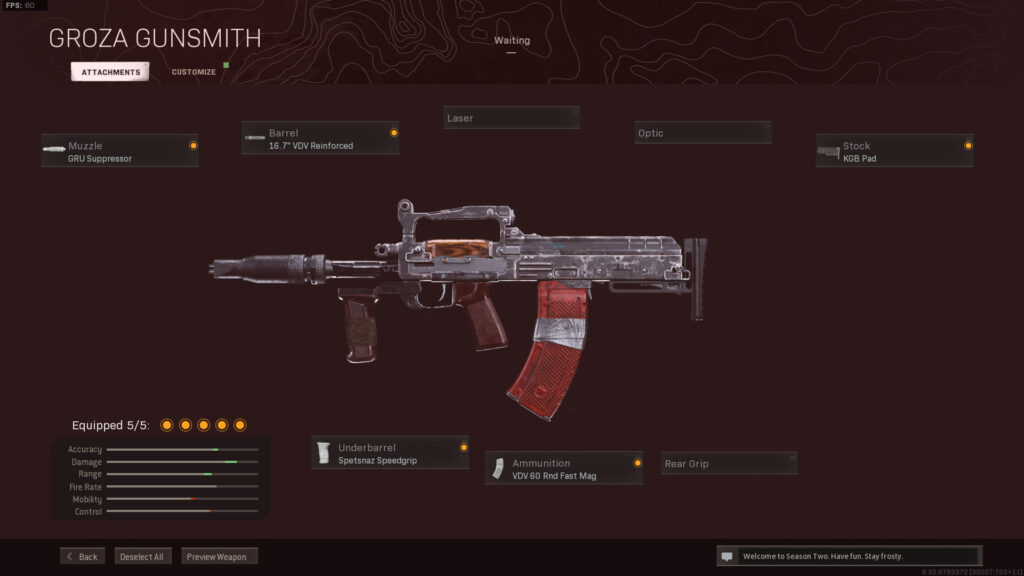This screenshot has width=1024, height=576.
Task: Open the chat message box
Action: tap(849, 556)
